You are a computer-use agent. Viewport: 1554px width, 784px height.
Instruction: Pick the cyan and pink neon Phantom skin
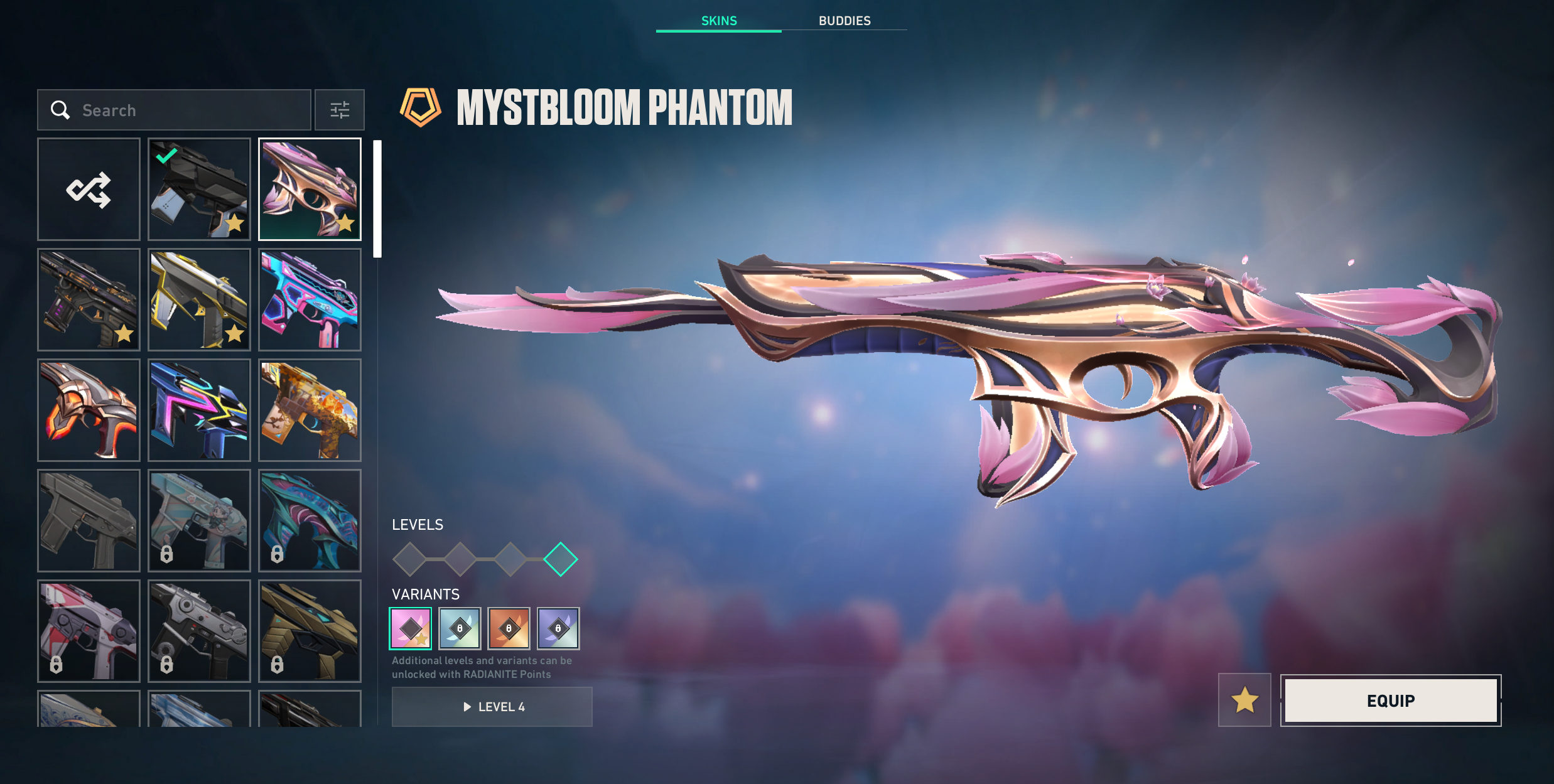tap(310, 300)
